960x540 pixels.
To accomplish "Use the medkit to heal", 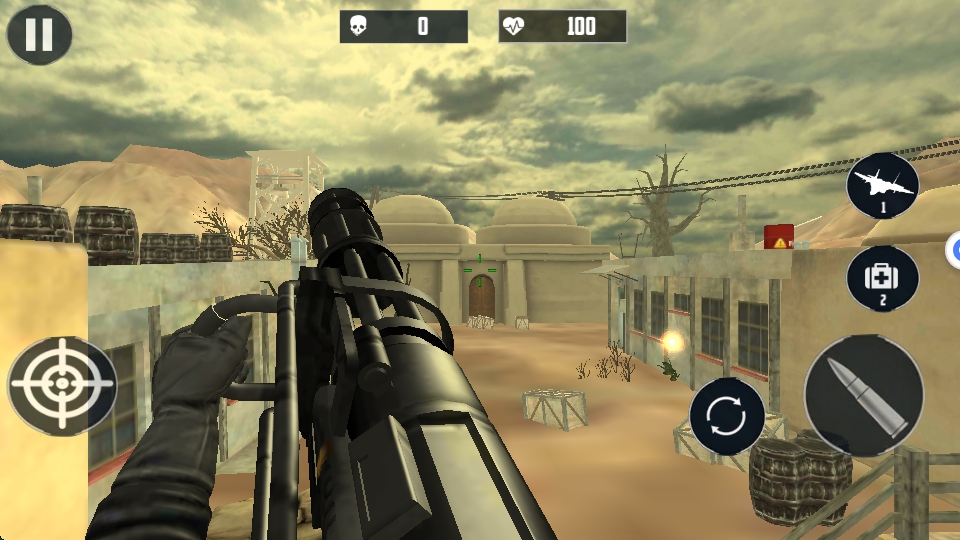I will [883, 279].
